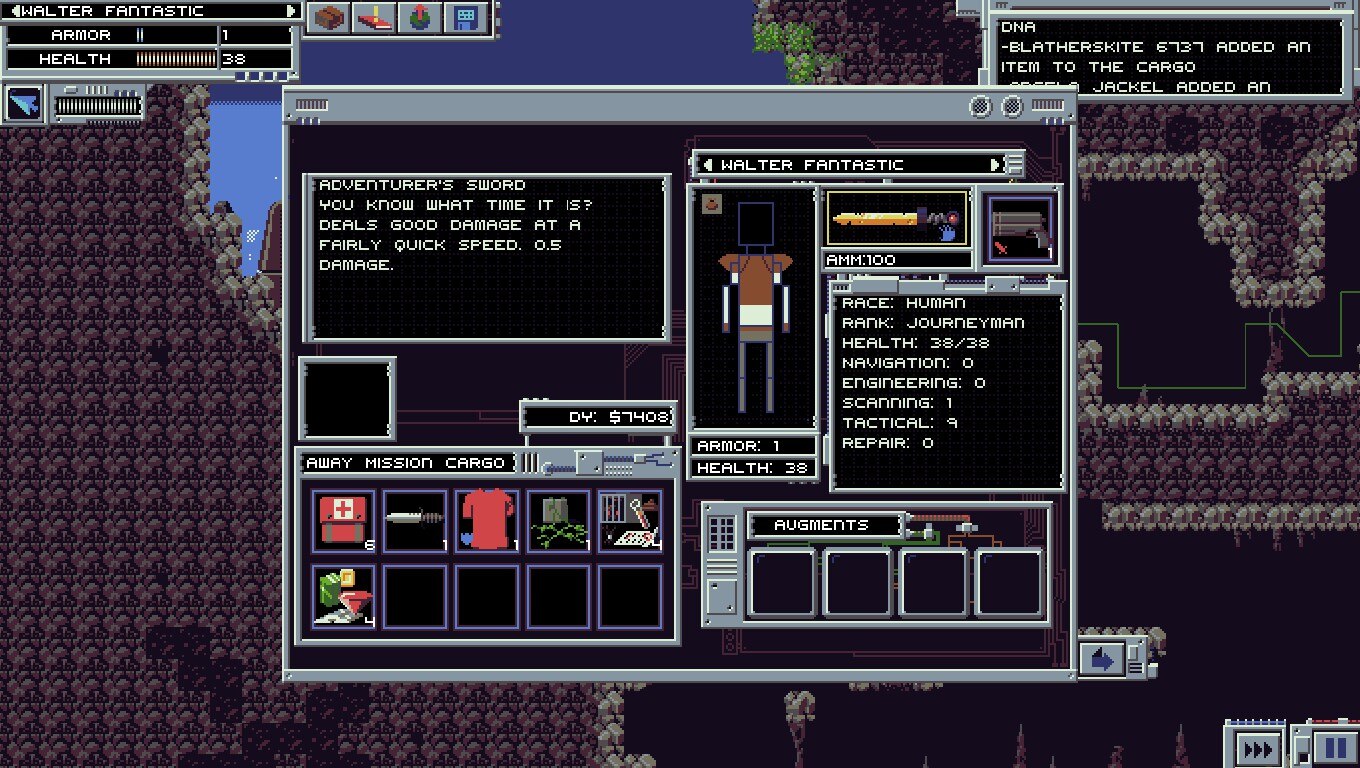Select the equipped hat slot above character
Screen dimensions: 1360x768
[x=710, y=204]
